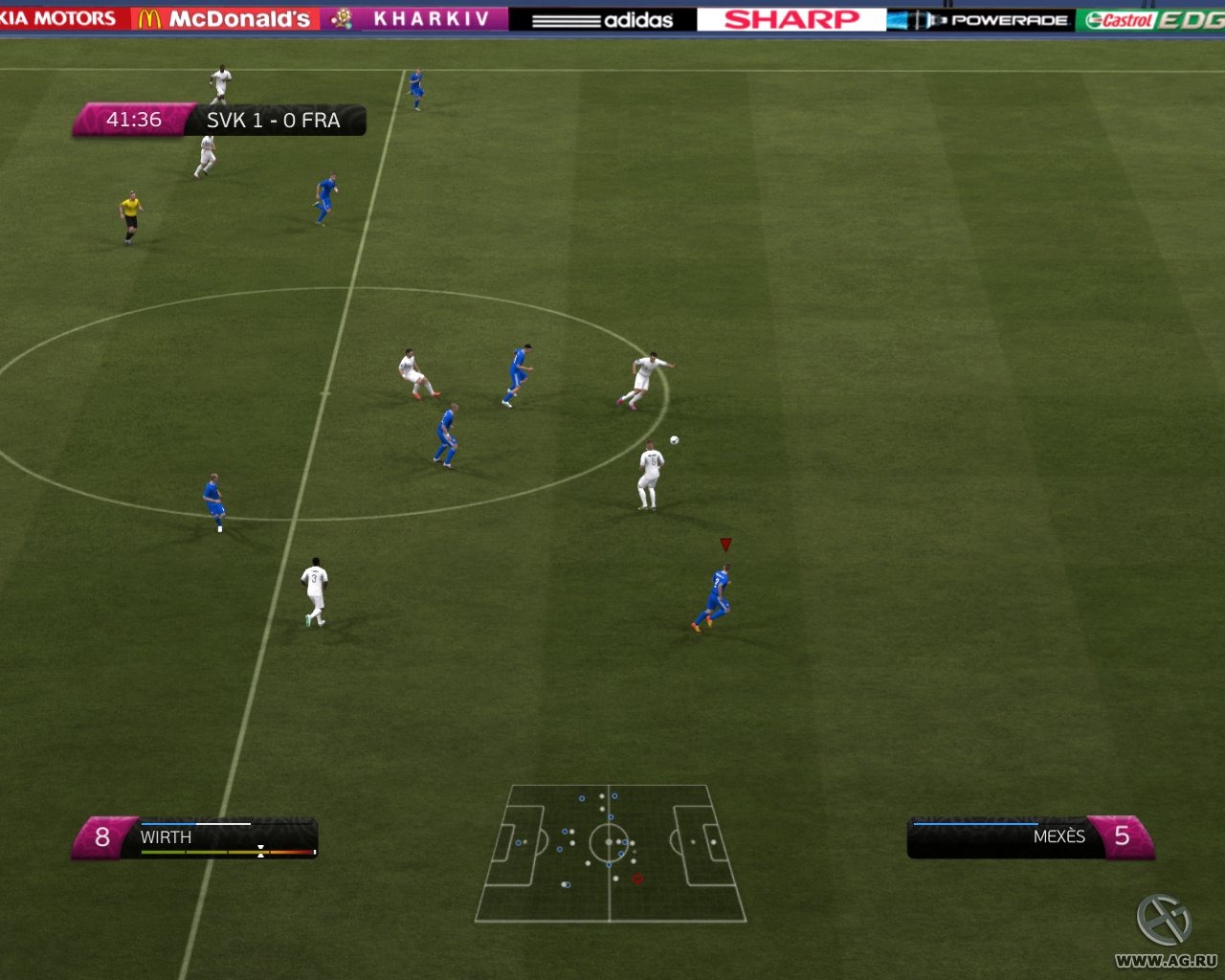The width and height of the screenshot is (1225, 980).
Task: Open the SVK 1 - 0 FRA scoreboard
Action: click(273, 121)
